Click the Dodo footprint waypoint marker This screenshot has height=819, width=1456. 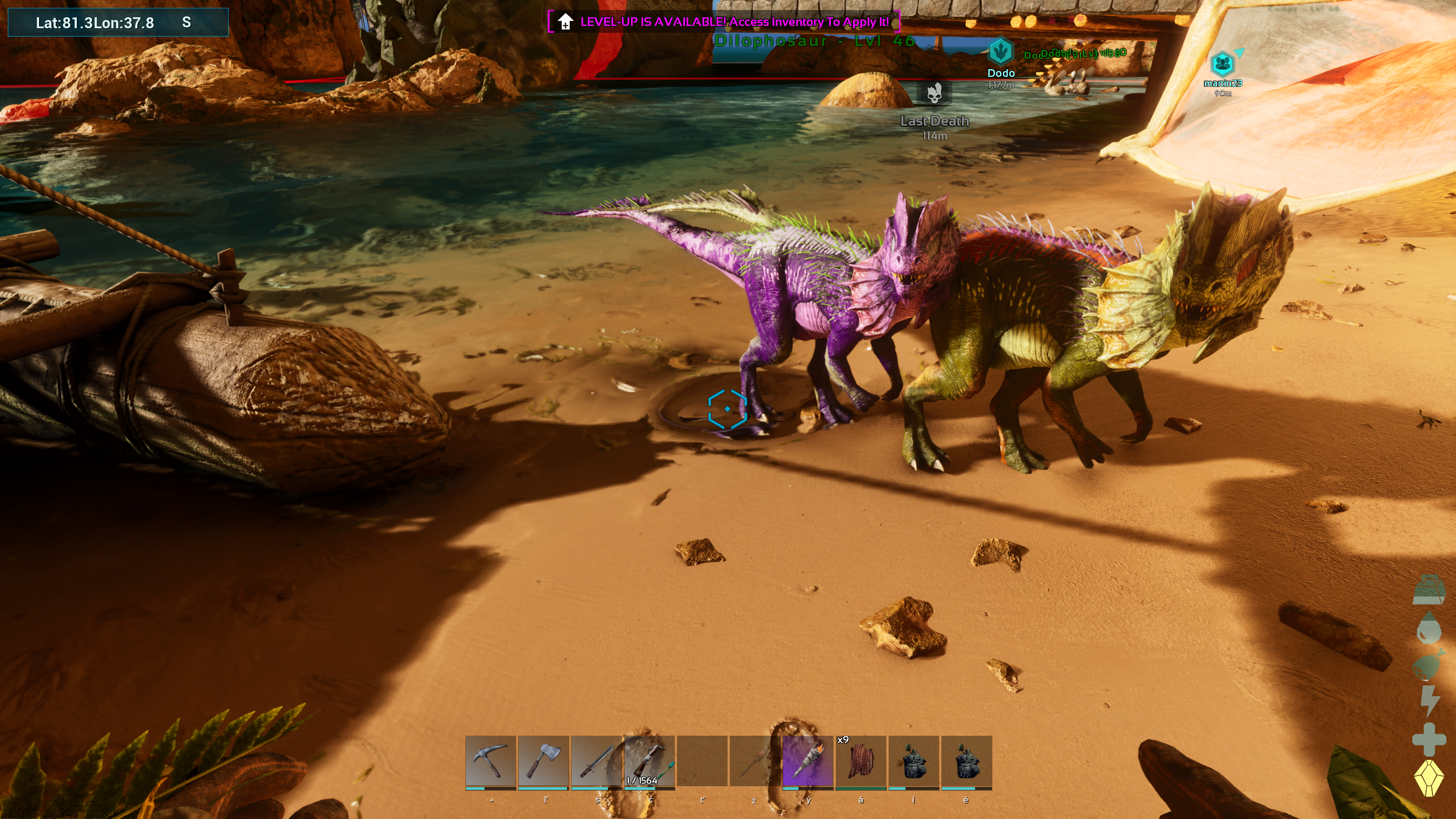[x=1001, y=52]
